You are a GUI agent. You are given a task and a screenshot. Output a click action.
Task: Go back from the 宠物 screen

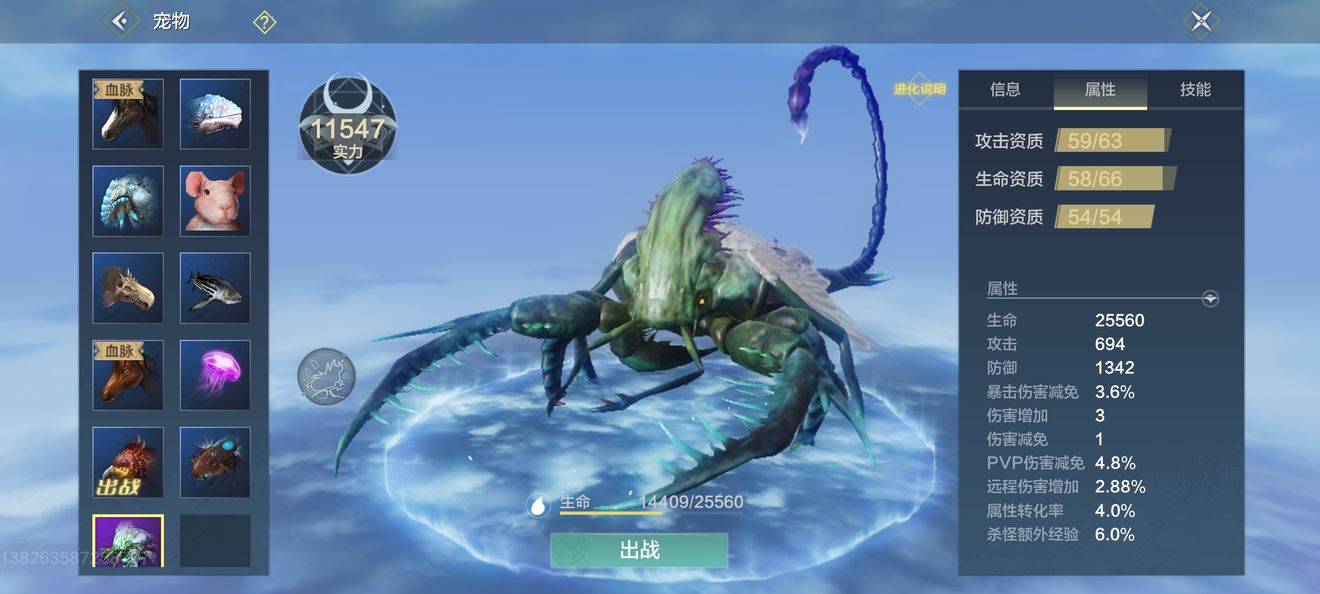pyautogui.click(x=122, y=21)
